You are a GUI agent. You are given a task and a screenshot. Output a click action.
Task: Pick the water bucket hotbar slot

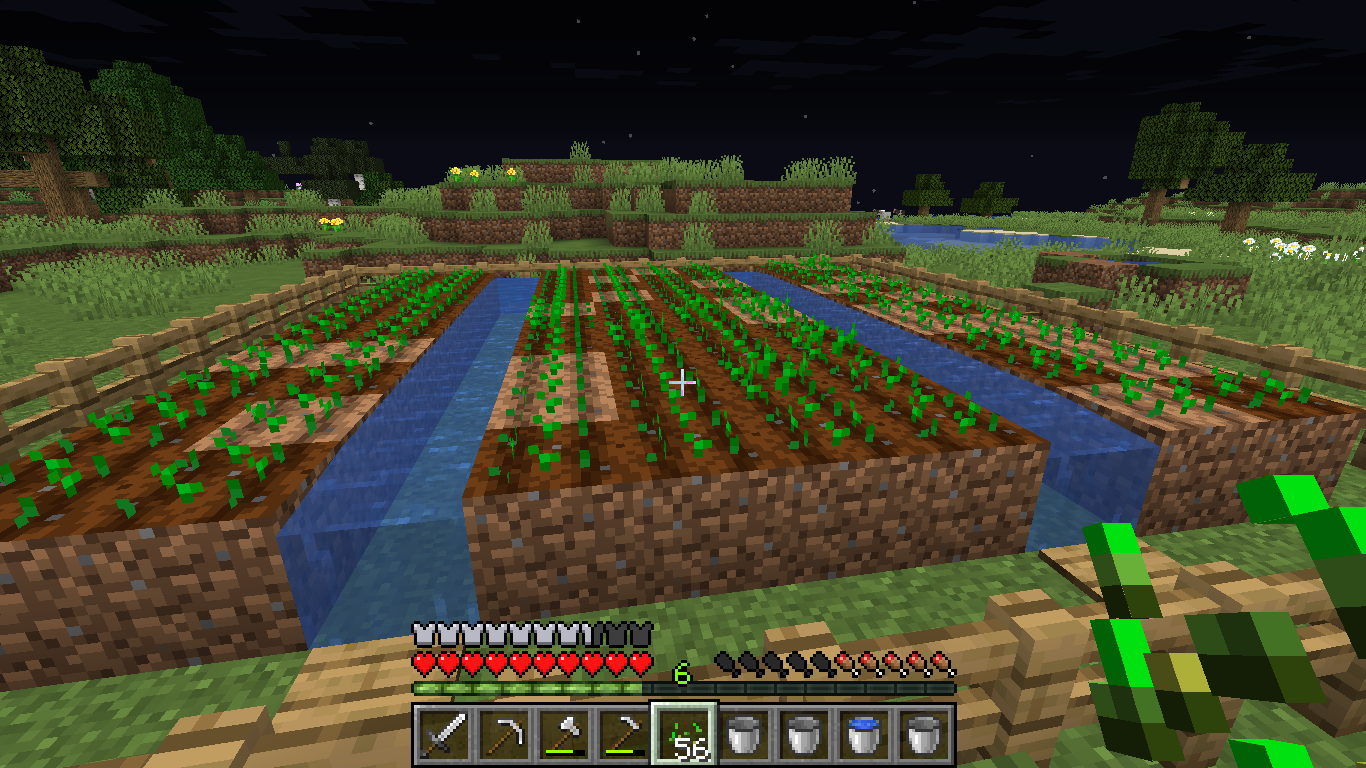pos(864,734)
